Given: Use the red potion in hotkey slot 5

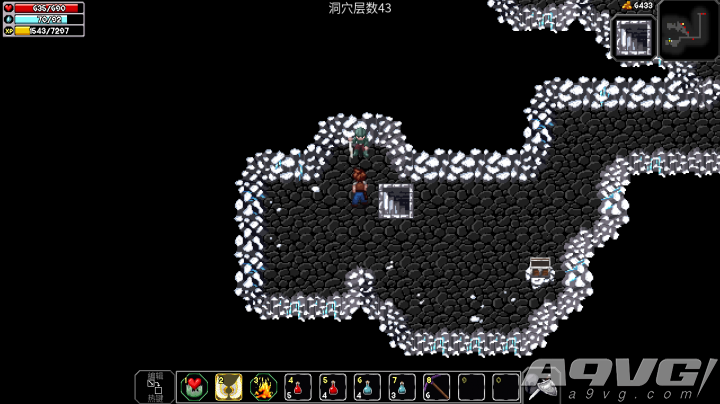Looking at the screenshot, I should [x=334, y=387].
